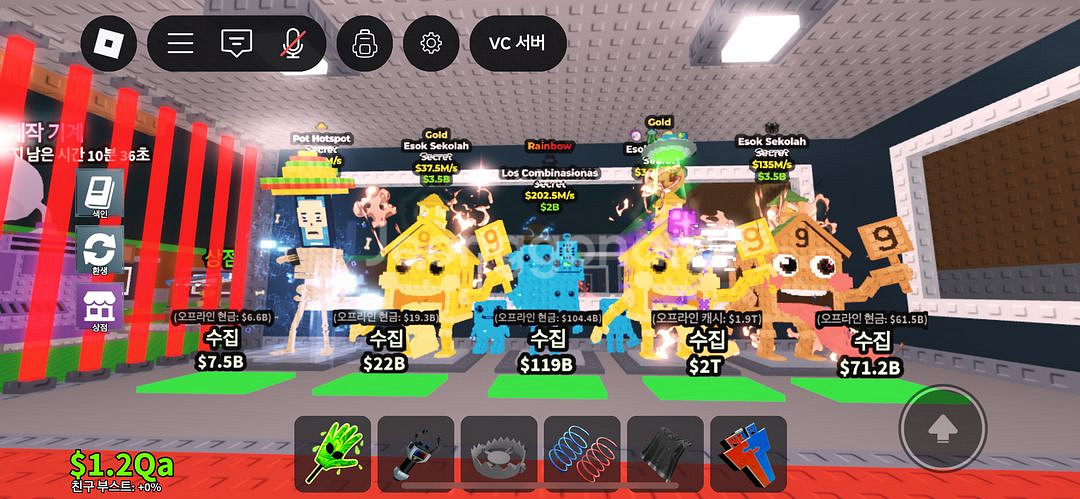
Task: Open the 상점 shop button
Action: pos(100,305)
